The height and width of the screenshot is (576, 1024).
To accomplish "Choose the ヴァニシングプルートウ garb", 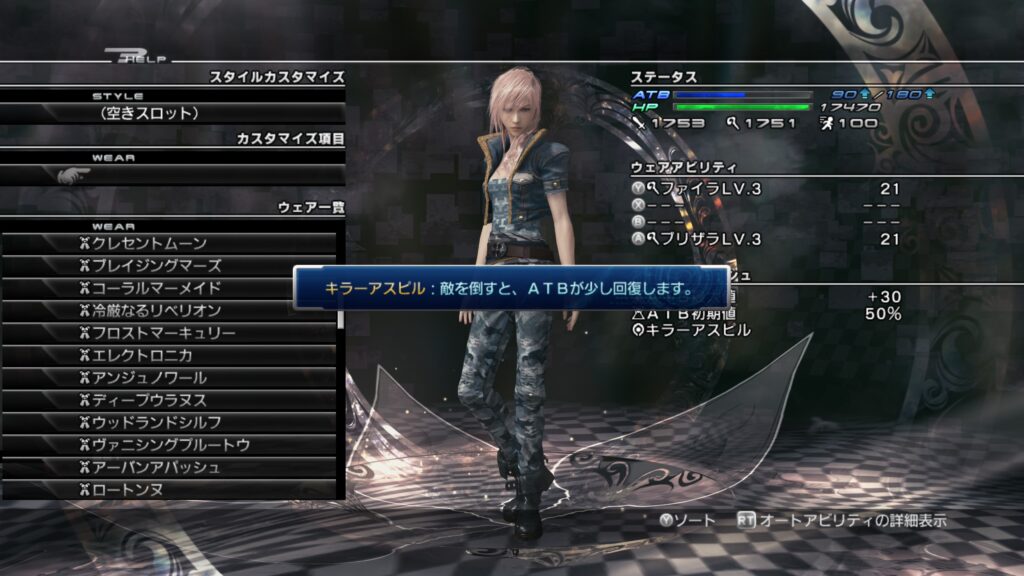I will click(170, 445).
